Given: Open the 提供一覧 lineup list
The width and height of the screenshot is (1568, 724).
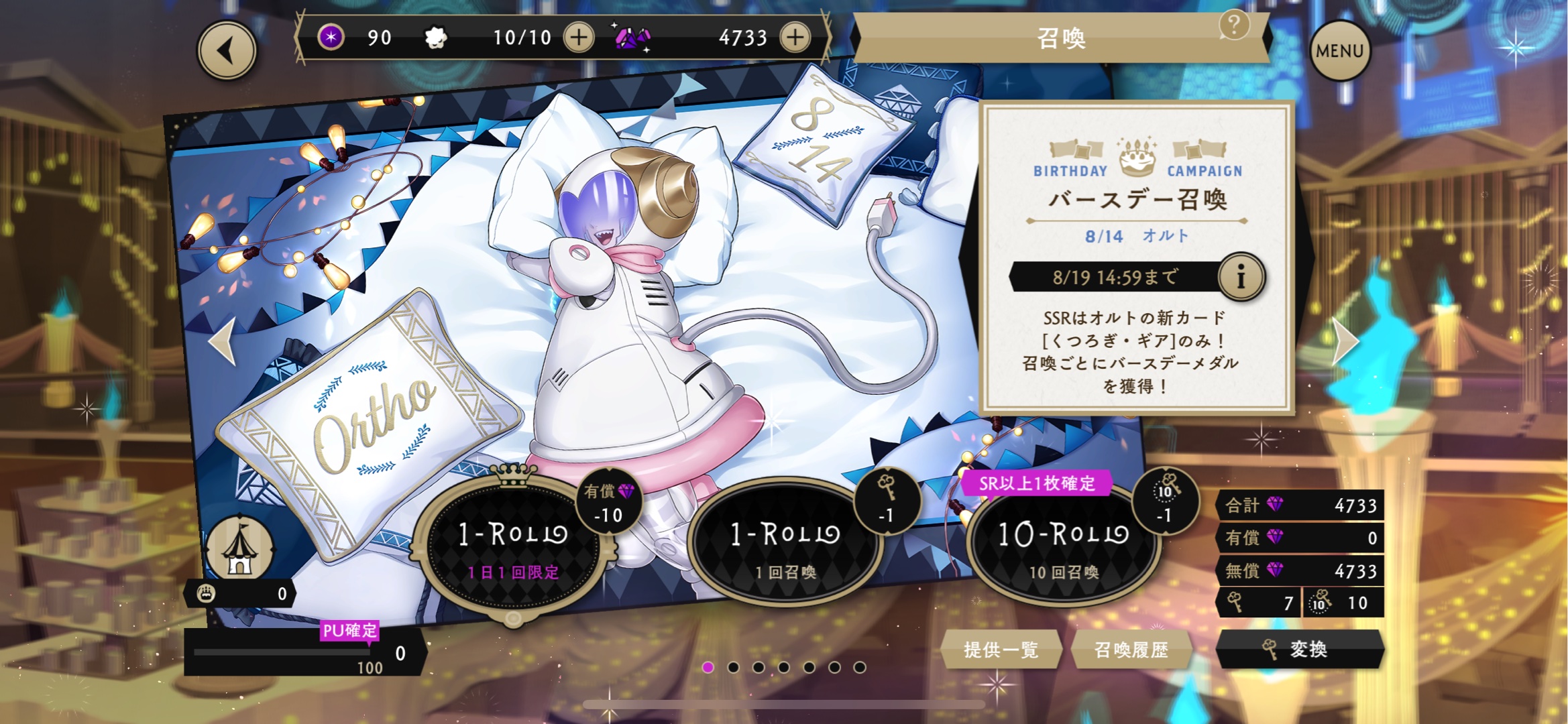Looking at the screenshot, I should tap(1001, 649).
